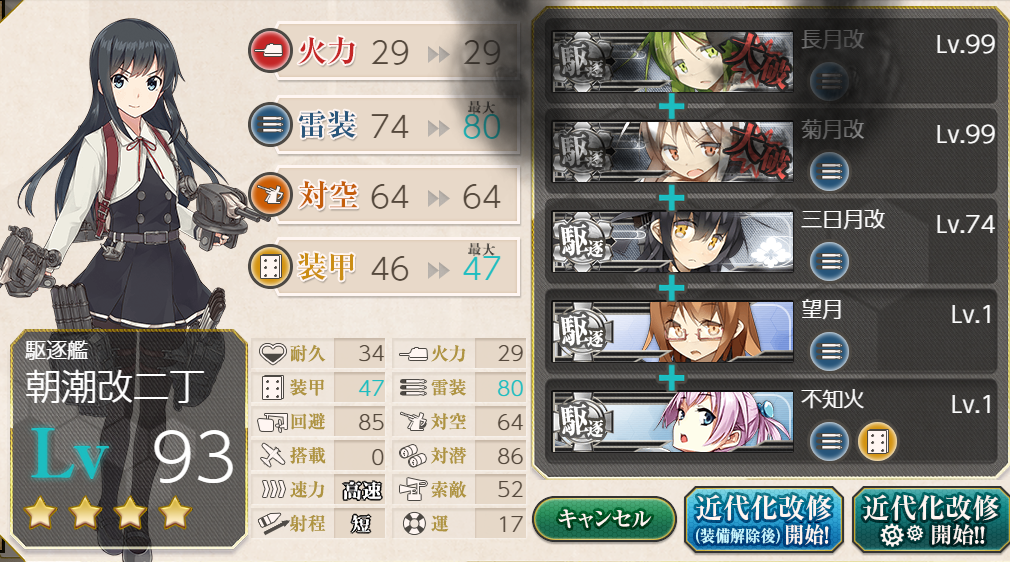Select the 菊月改 material ship row

click(x=770, y=155)
